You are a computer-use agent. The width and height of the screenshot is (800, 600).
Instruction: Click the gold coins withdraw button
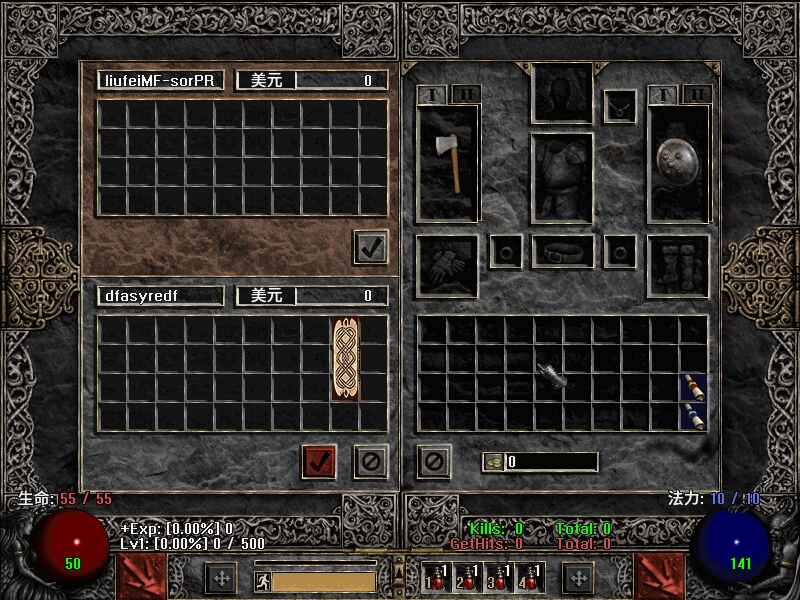[x=493, y=462]
